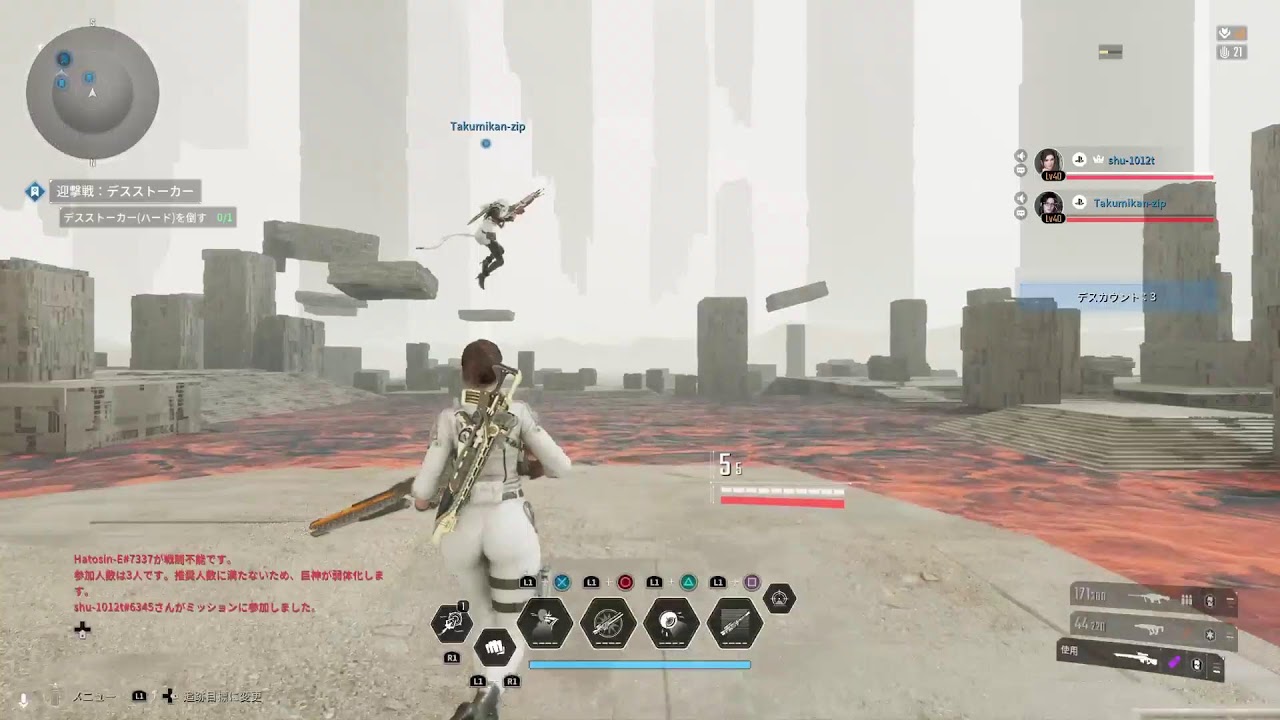This screenshot has height=720, width=1280.
Task: Activate the round orb skill icon
Action: pos(671,623)
